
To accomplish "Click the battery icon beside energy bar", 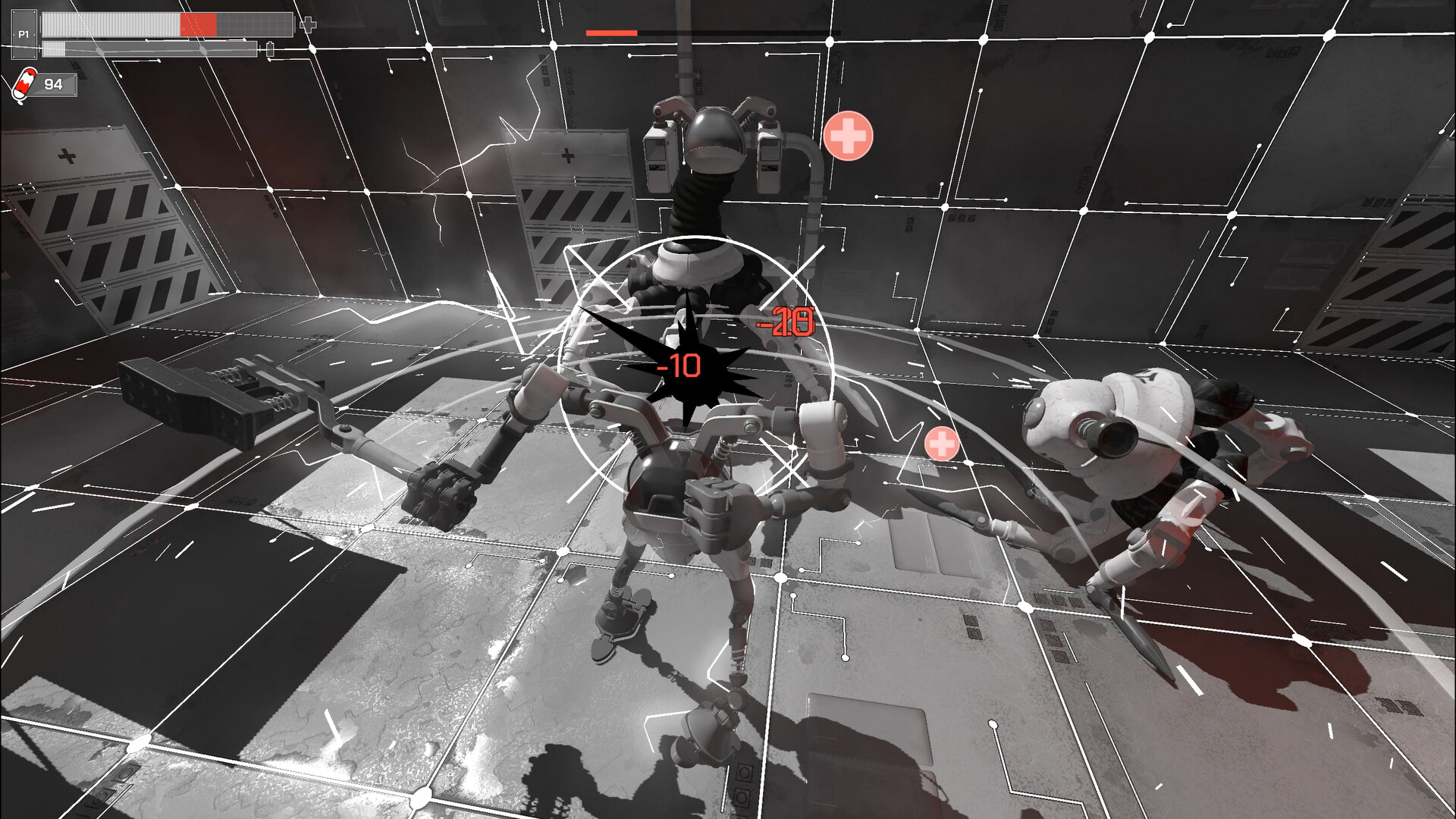I will tap(271, 50).
